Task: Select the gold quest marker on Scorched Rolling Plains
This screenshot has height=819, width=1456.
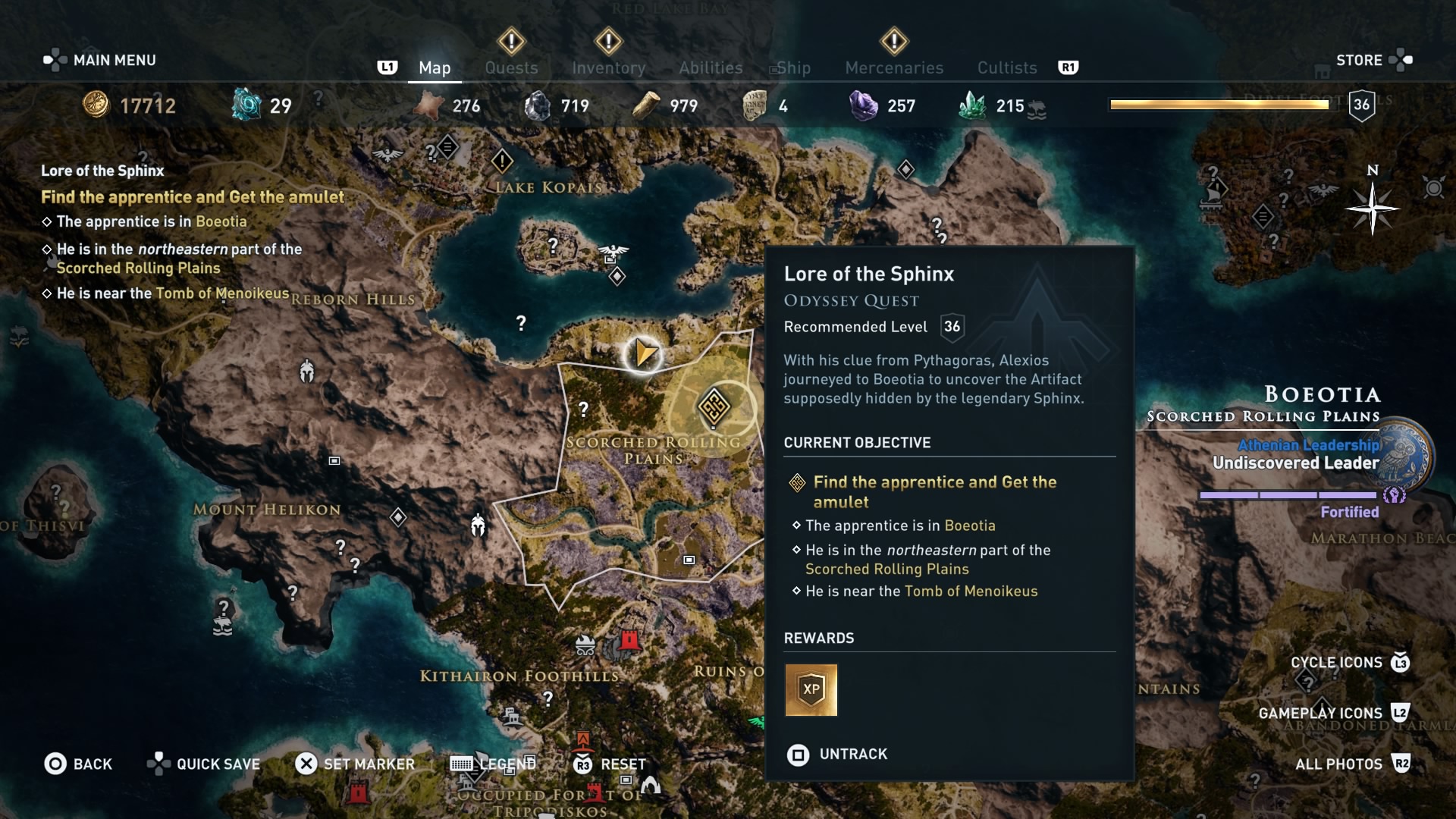Action: tap(714, 407)
